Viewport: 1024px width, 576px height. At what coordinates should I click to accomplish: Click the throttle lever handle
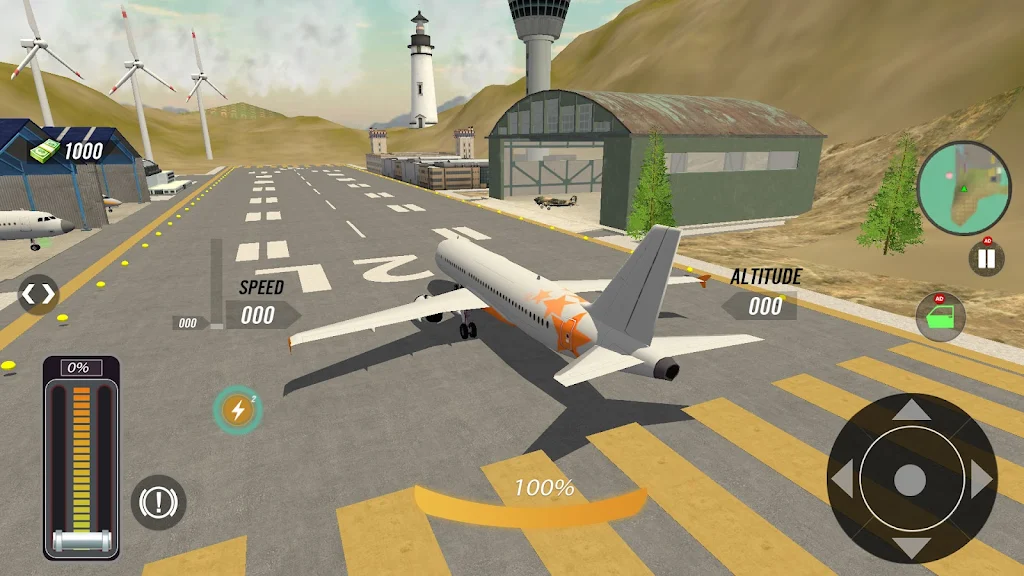(80, 541)
